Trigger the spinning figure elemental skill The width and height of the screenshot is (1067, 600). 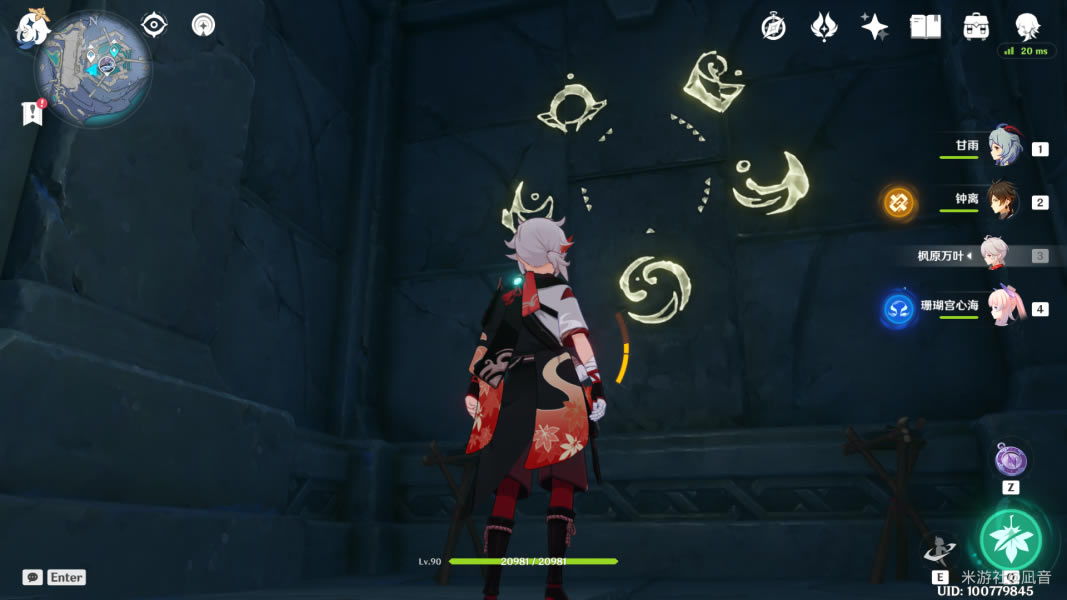(x=940, y=549)
